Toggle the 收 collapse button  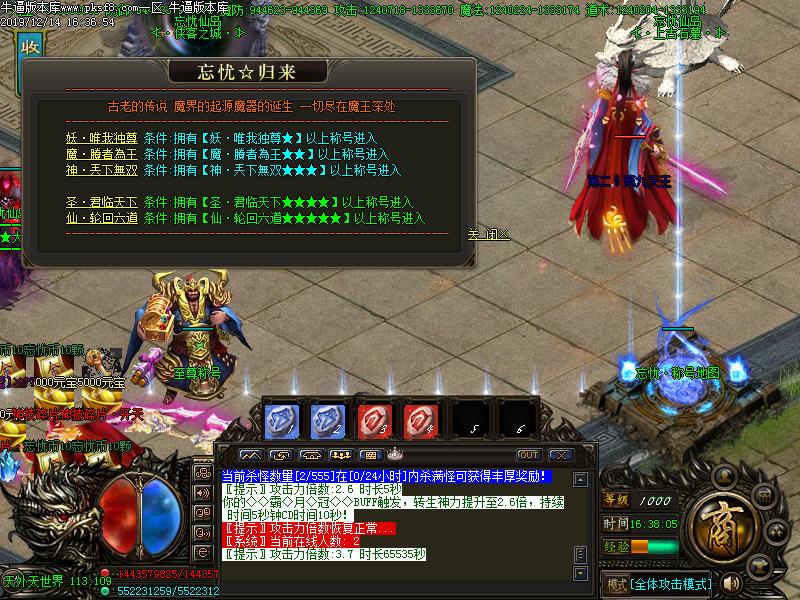pyautogui.click(x=31, y=48)
